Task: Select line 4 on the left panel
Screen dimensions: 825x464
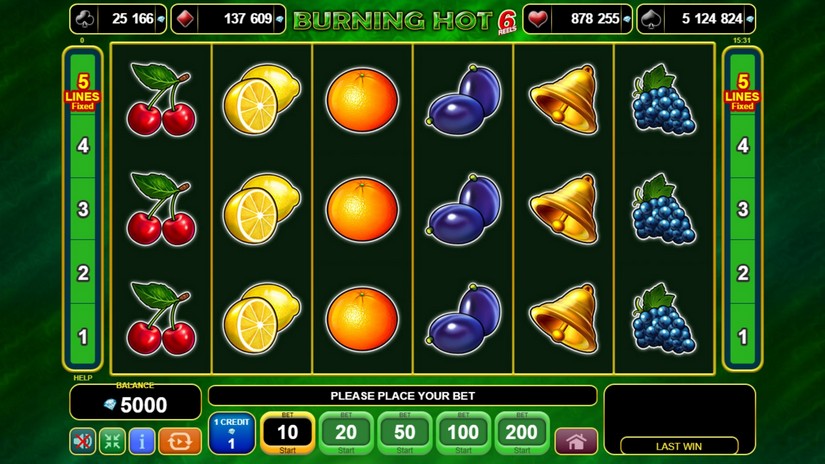Action: [x=83, y=146]
